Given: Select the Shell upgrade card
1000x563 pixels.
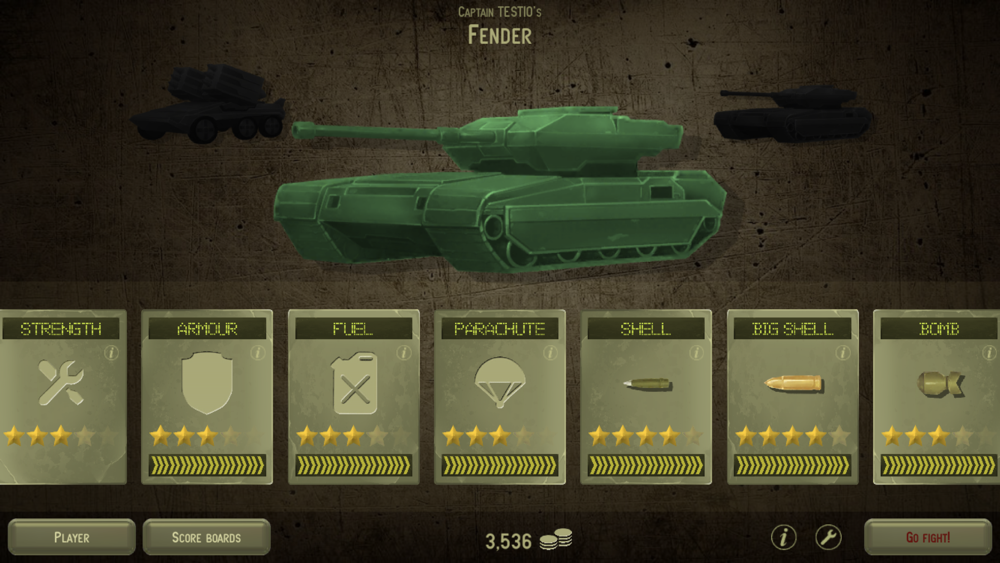Looking at the screenshot, I should (x=645, y=396).
